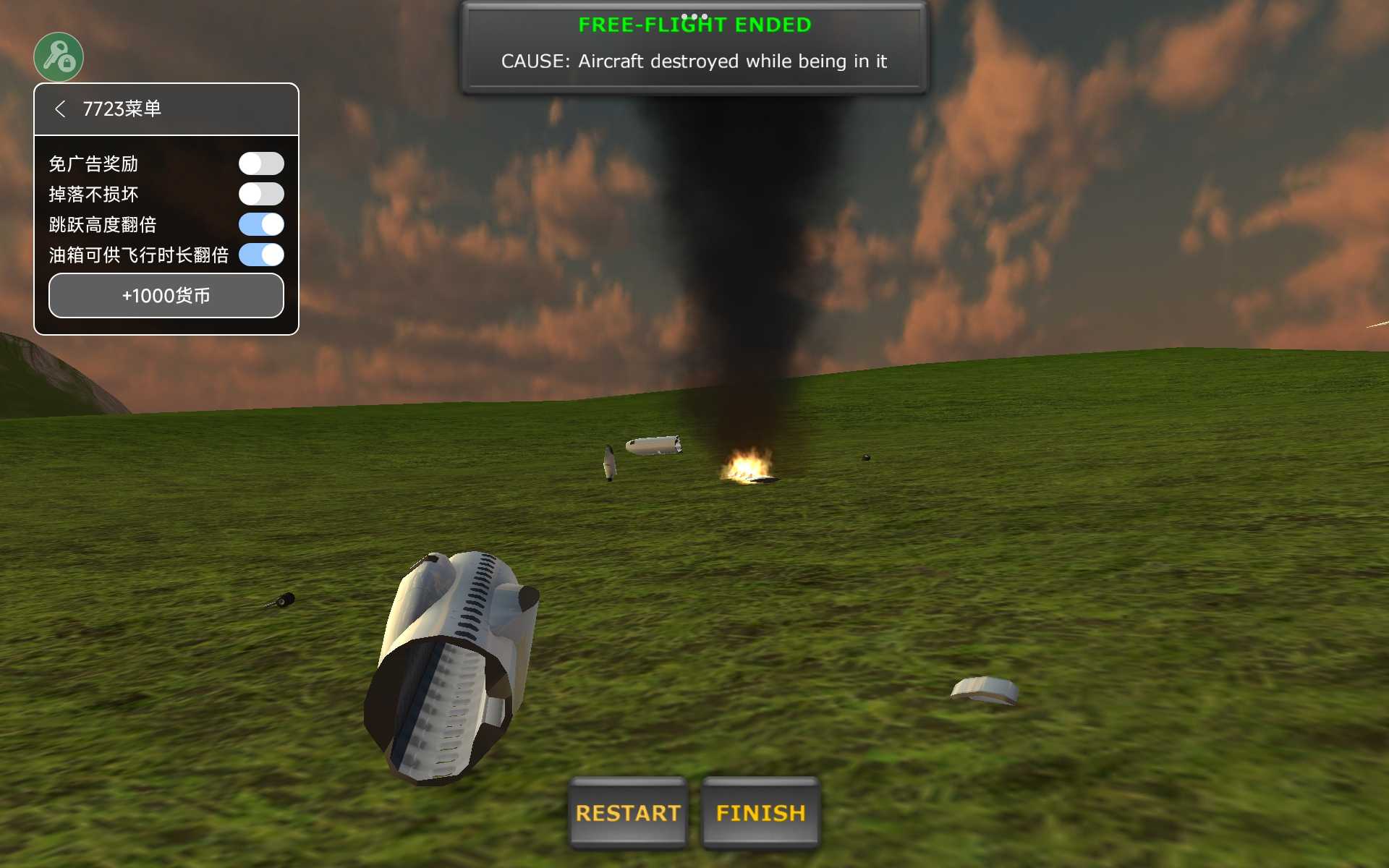The height and width of the screenshot is (868, 1389).
Task: Add +1000货币 currency
Action: (166, 295)
